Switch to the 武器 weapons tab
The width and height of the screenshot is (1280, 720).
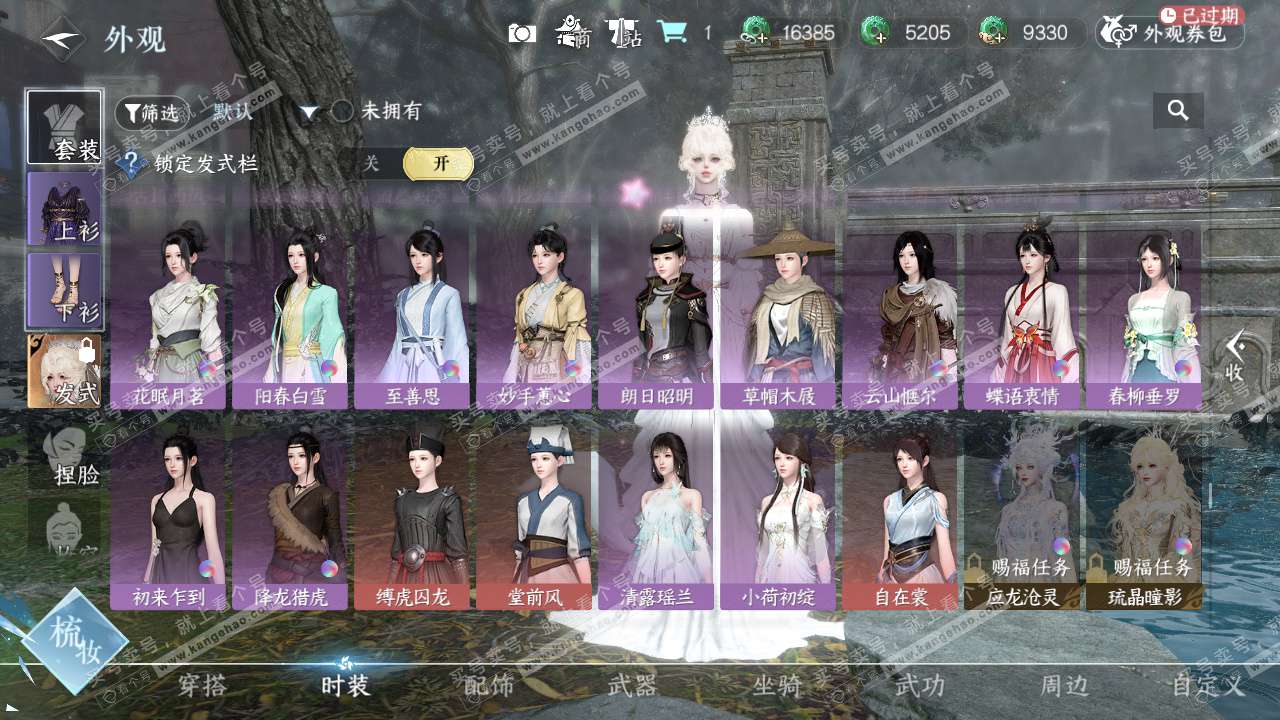632,686
